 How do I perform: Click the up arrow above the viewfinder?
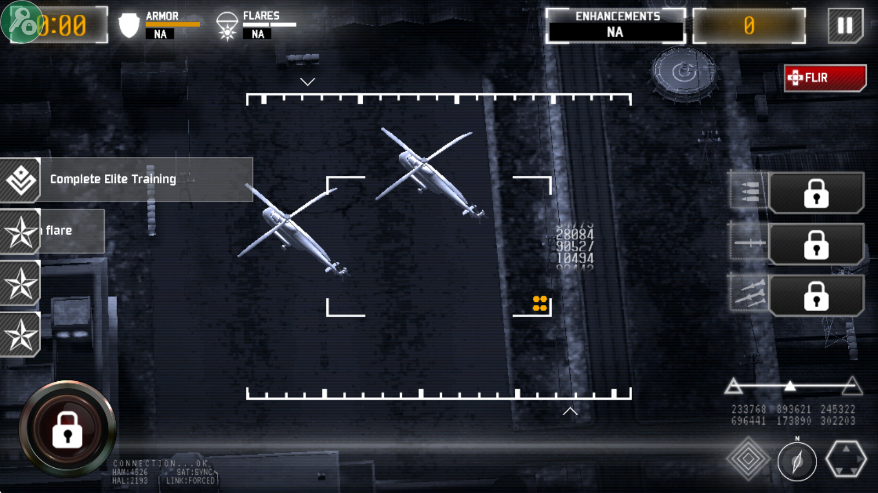coord(307,81)
